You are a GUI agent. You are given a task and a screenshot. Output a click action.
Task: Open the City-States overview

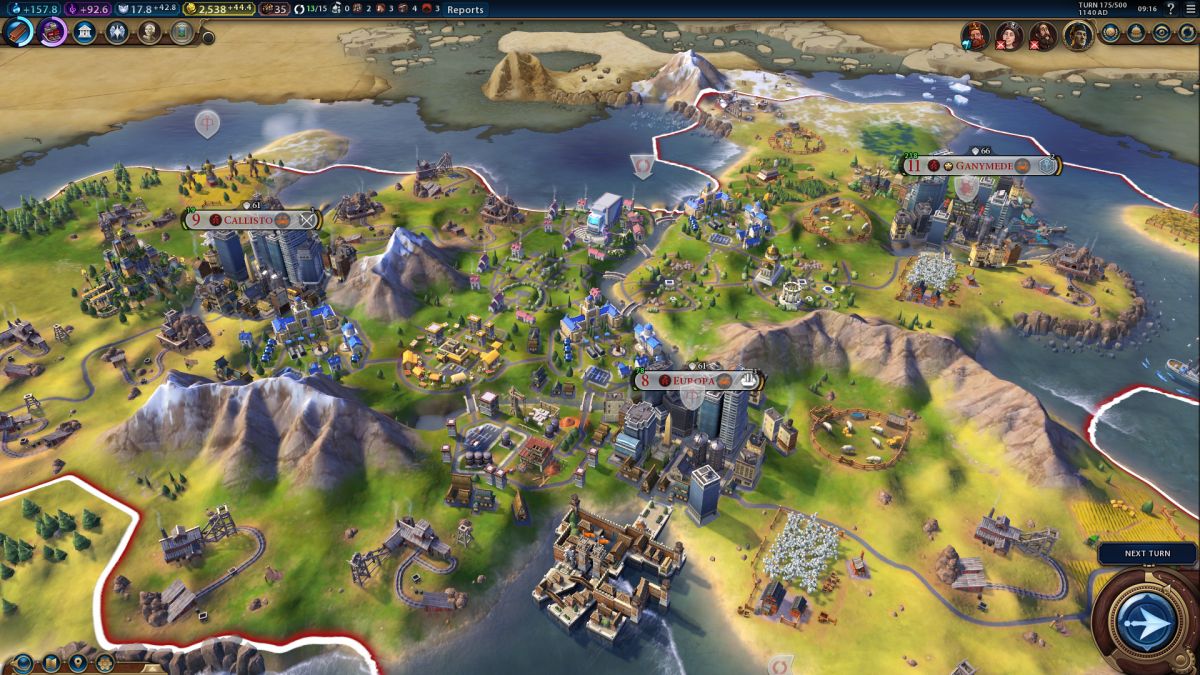[1137, 32]
